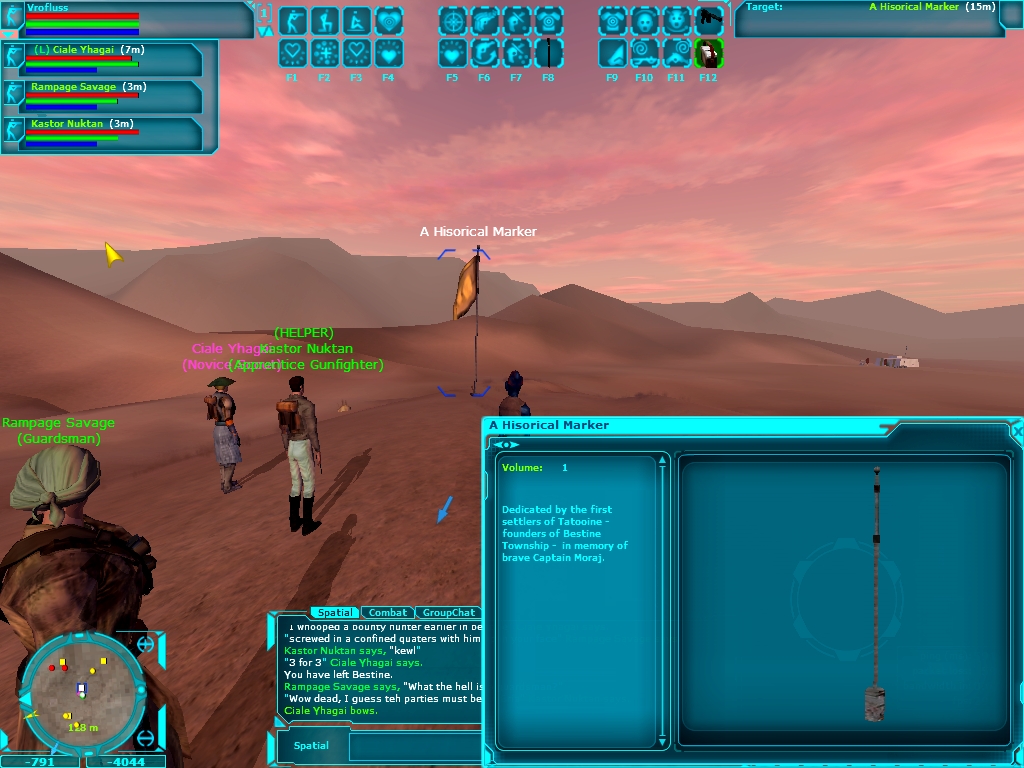Image resolution: width=1024 pixels, height=768 pixels.
Task: Activate the standing posture icon on F1
Action: [292, 20]
